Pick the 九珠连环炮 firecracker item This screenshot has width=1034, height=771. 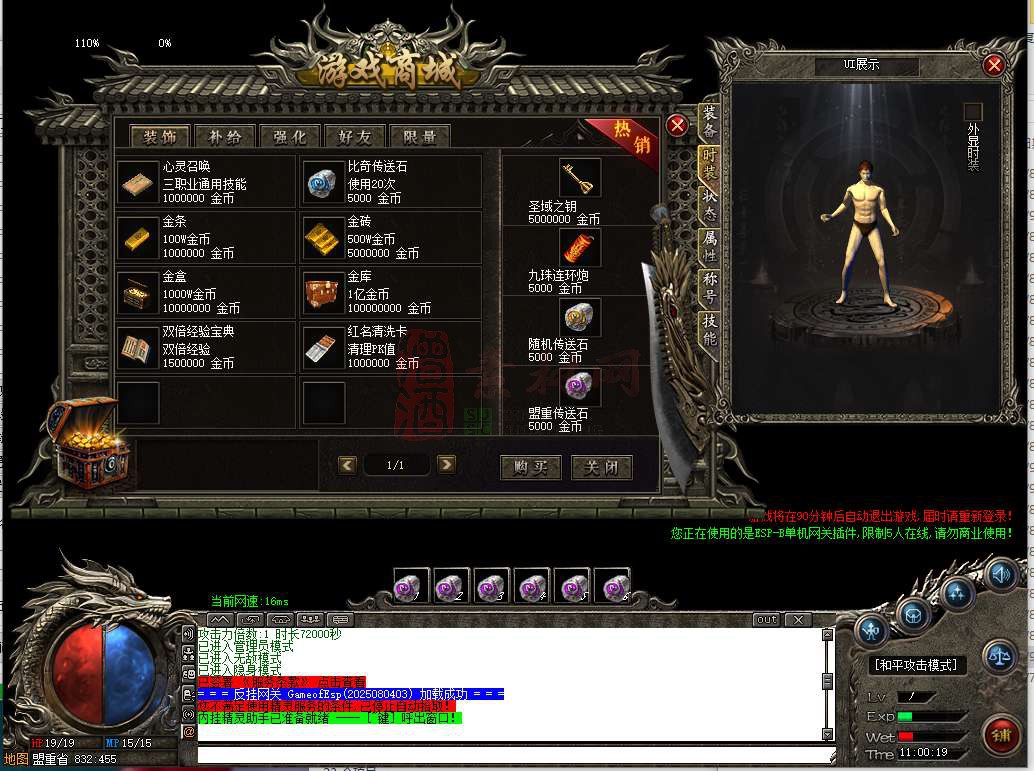[579, 247]
